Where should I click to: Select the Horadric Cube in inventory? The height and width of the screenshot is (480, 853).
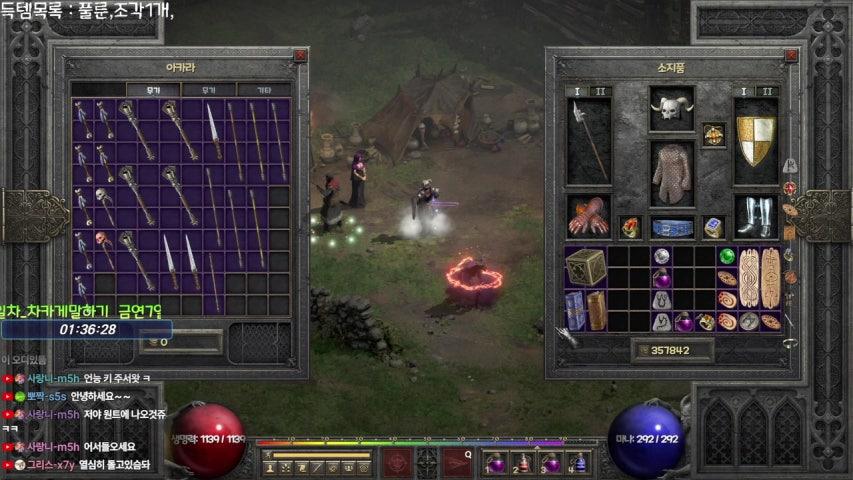pyautogui.click(x=585, y=267)
